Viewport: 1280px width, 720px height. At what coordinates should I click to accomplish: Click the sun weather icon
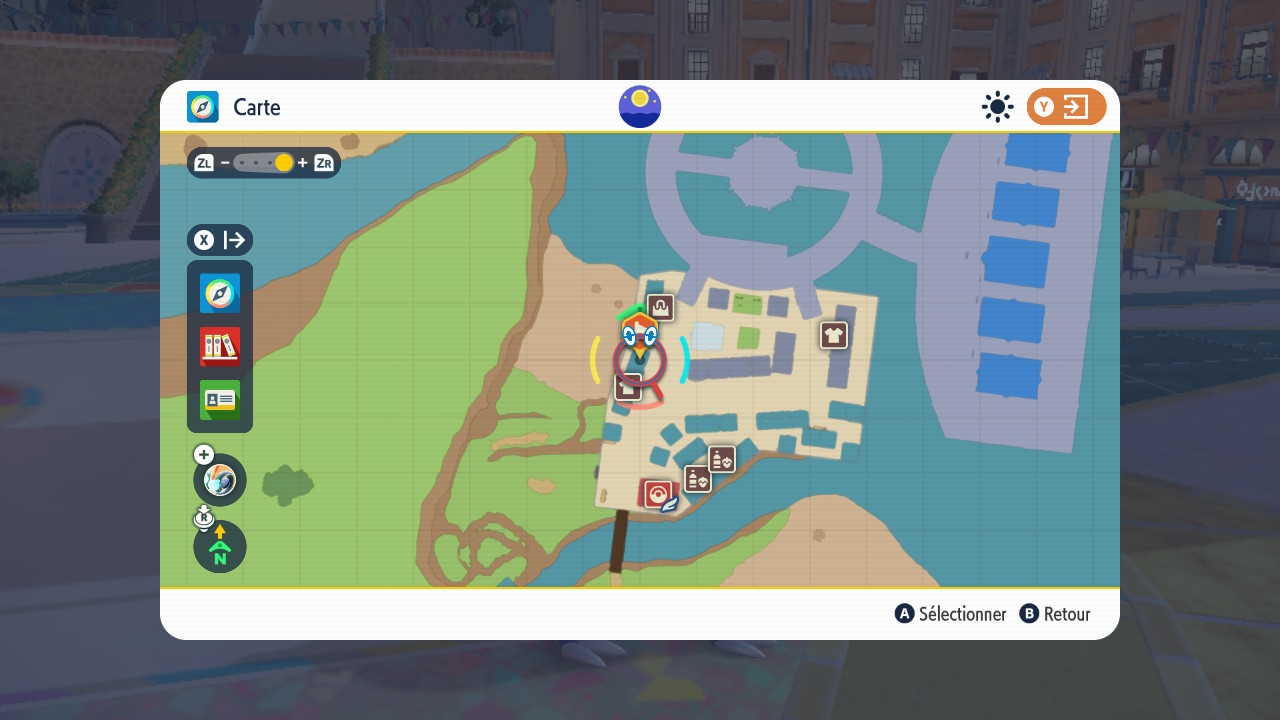997,107
